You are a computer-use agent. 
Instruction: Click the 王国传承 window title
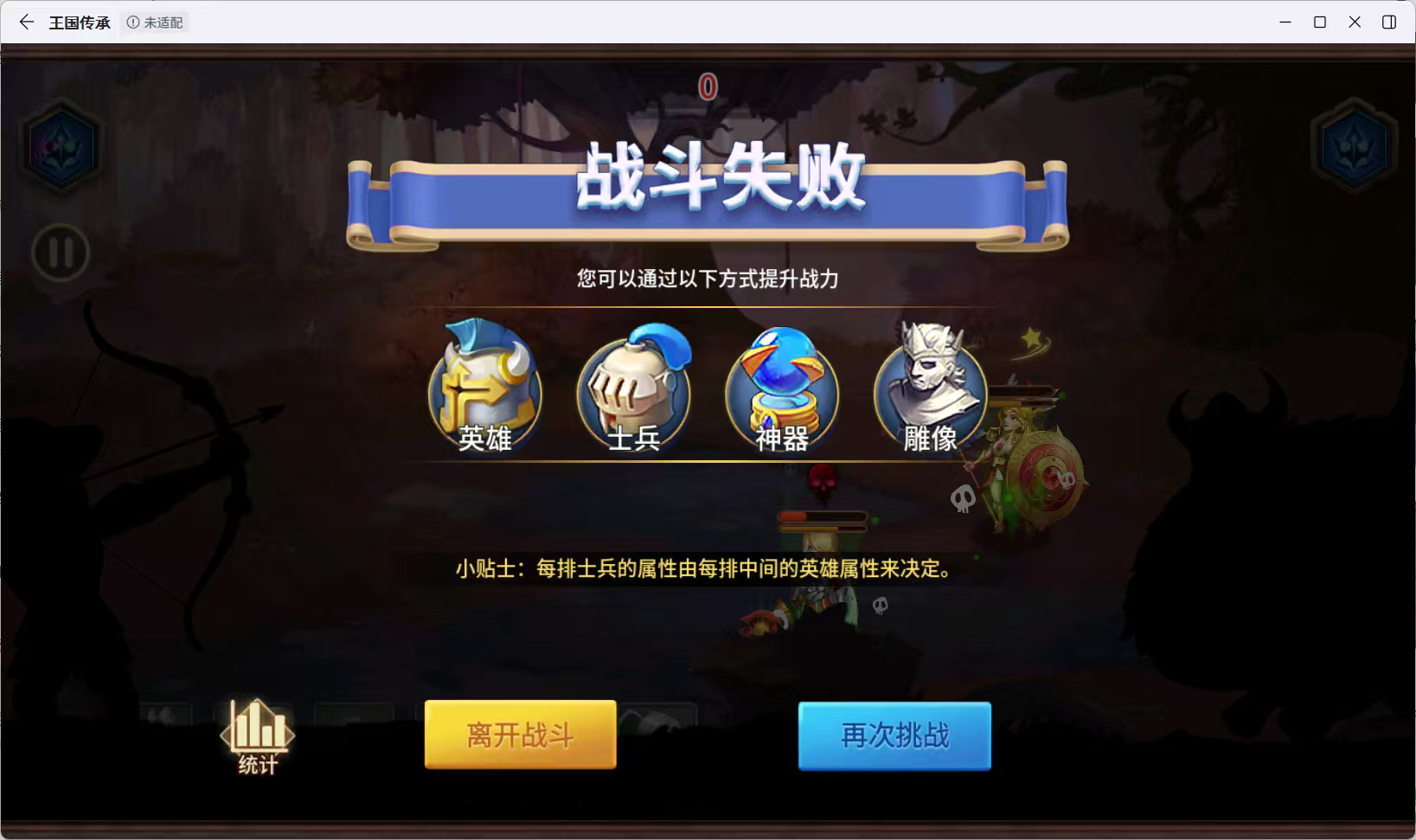(79, 22)
